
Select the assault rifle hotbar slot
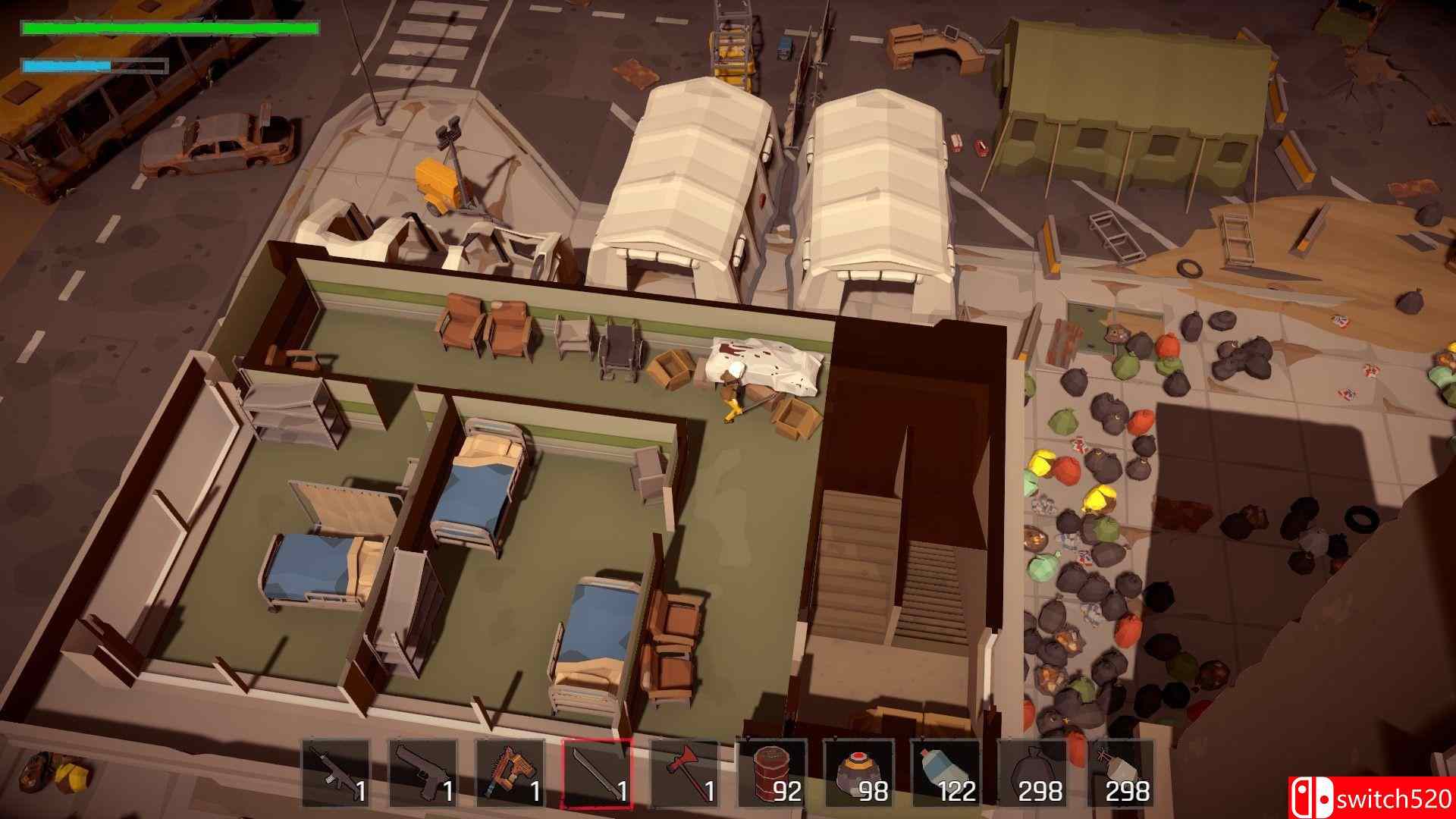click(336, 773)
